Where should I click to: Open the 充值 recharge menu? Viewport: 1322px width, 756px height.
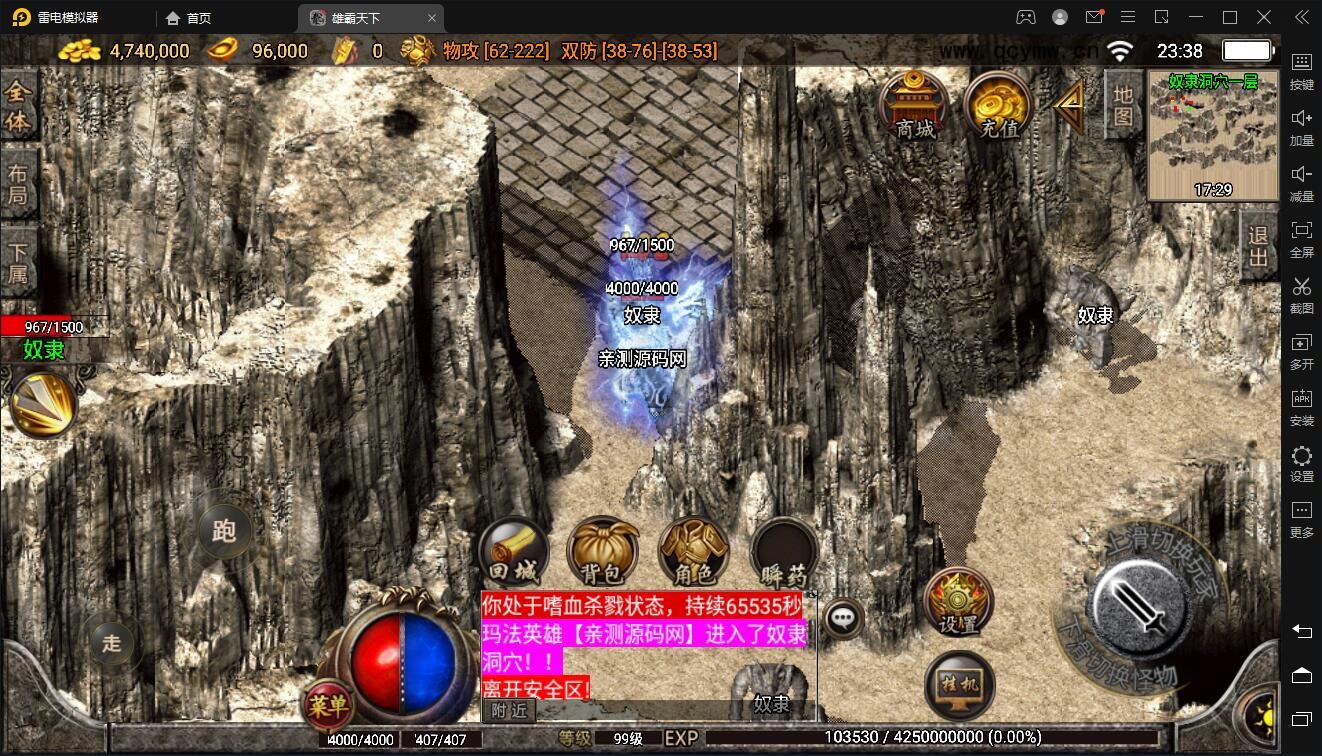pyautogui.click(x=998, y=105)
